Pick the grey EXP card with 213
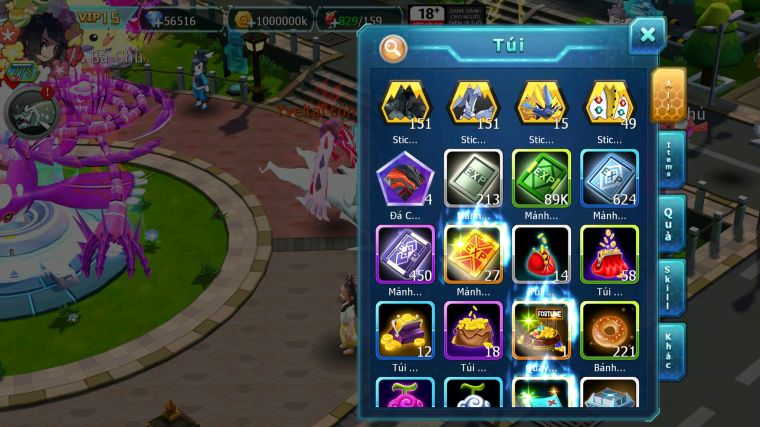Viewport: 760px width, 427px height. (x=473, y=179)
